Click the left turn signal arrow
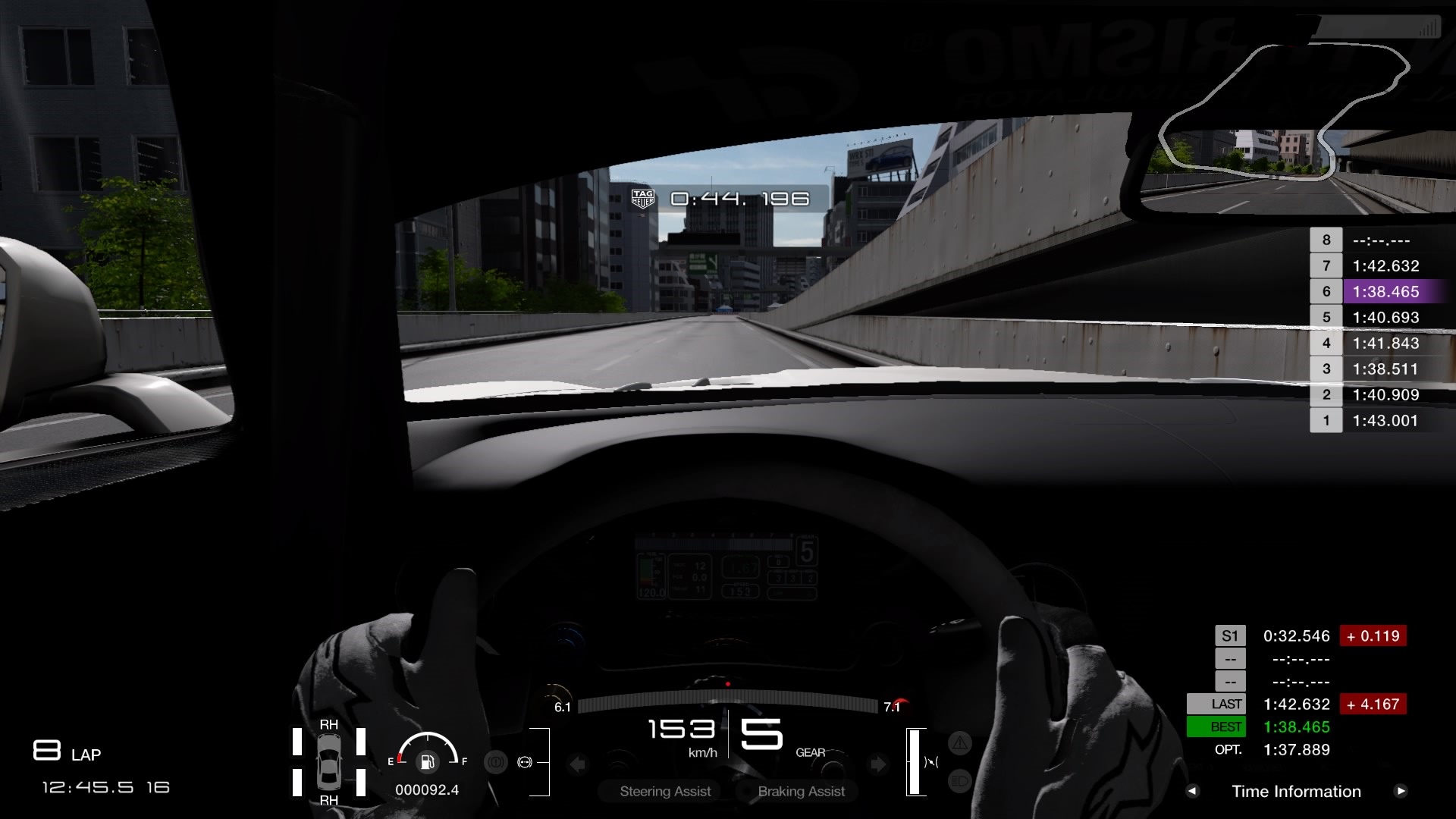 (x=578, y=764)
